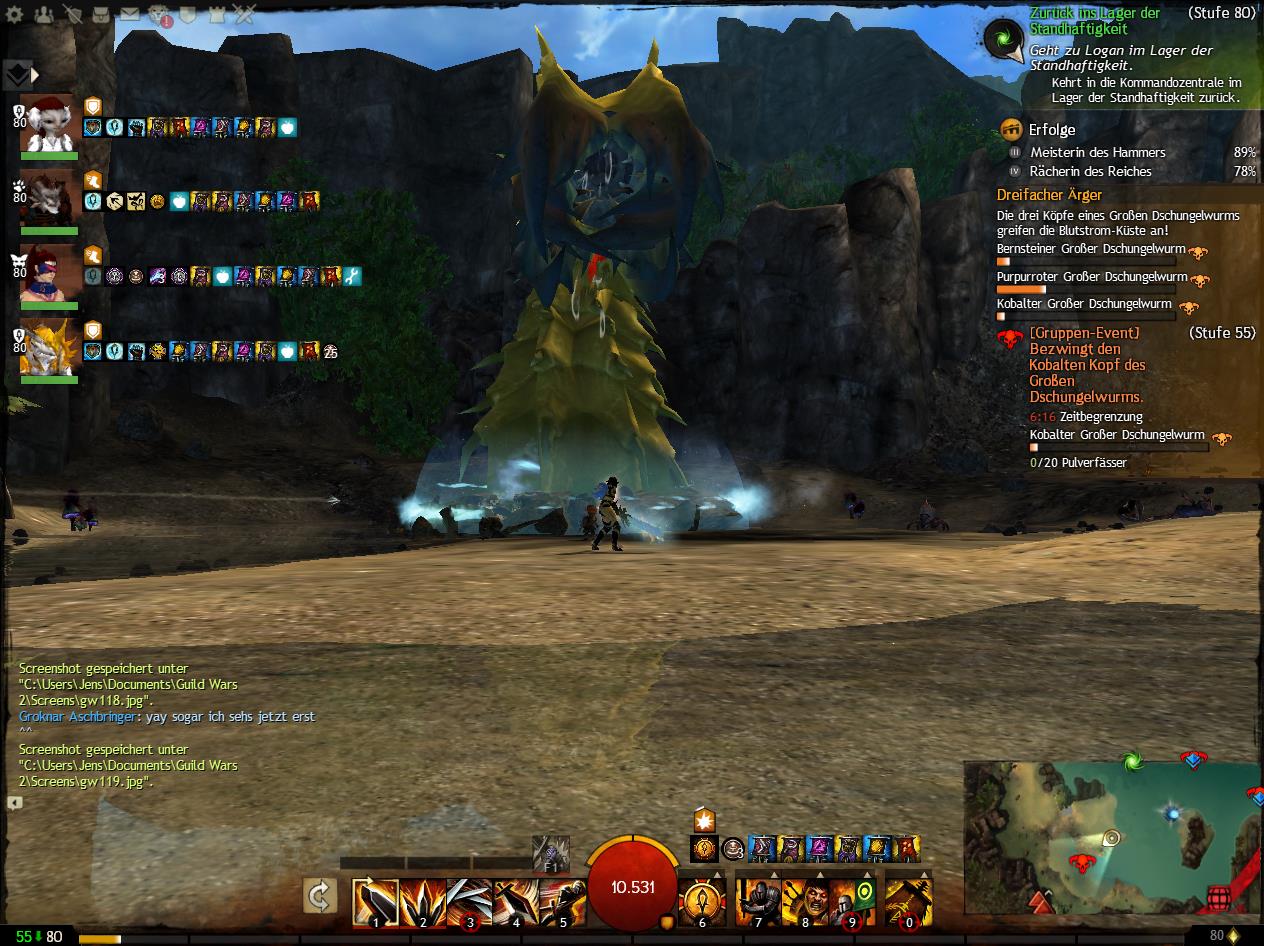Click the weapon swap button
Viewport: 1264px width, 946px height.
[x=320, y=896]
